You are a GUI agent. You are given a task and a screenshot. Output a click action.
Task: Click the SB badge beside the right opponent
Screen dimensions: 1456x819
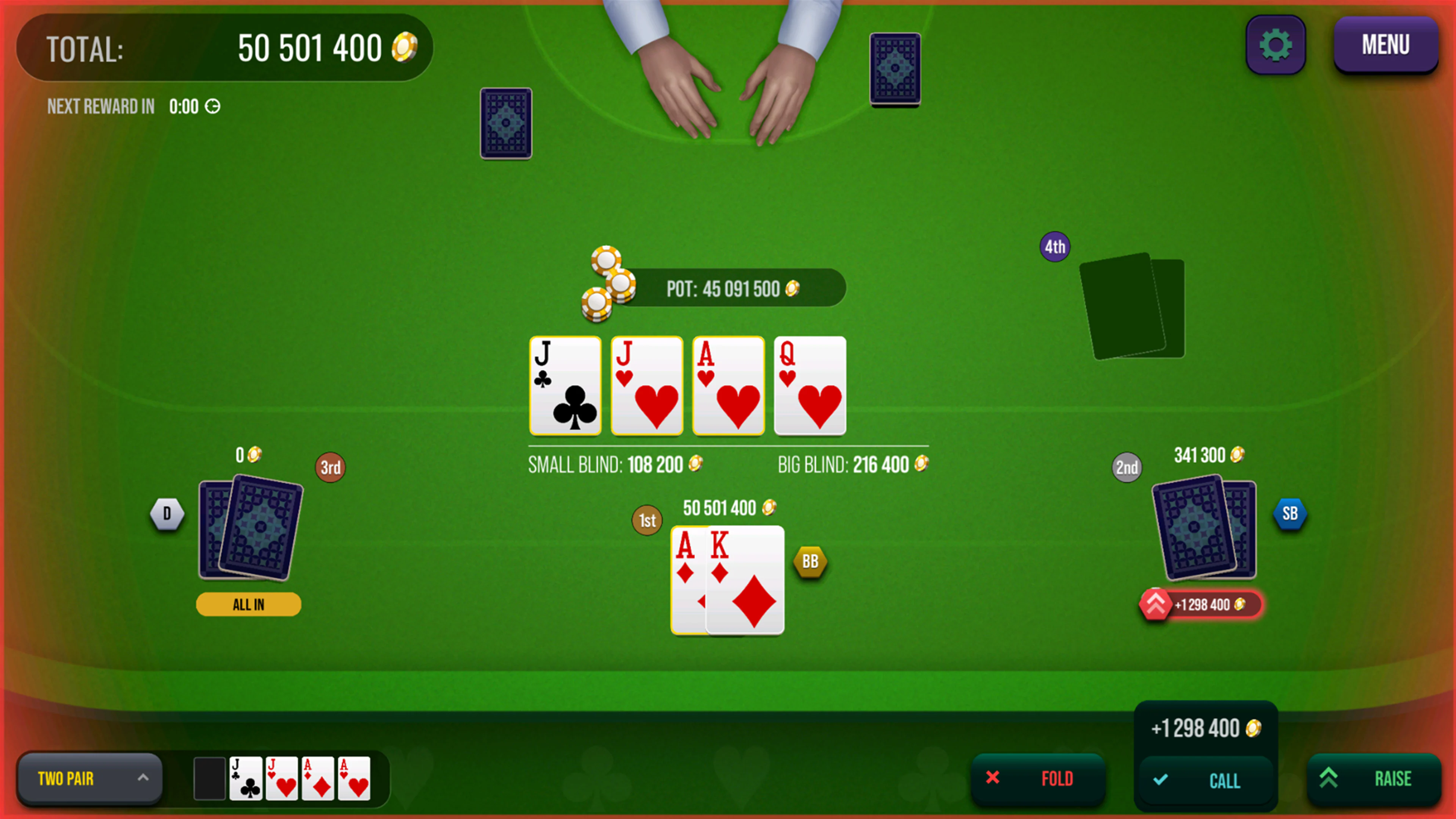pyautogui.click(x=1290, y=513)
